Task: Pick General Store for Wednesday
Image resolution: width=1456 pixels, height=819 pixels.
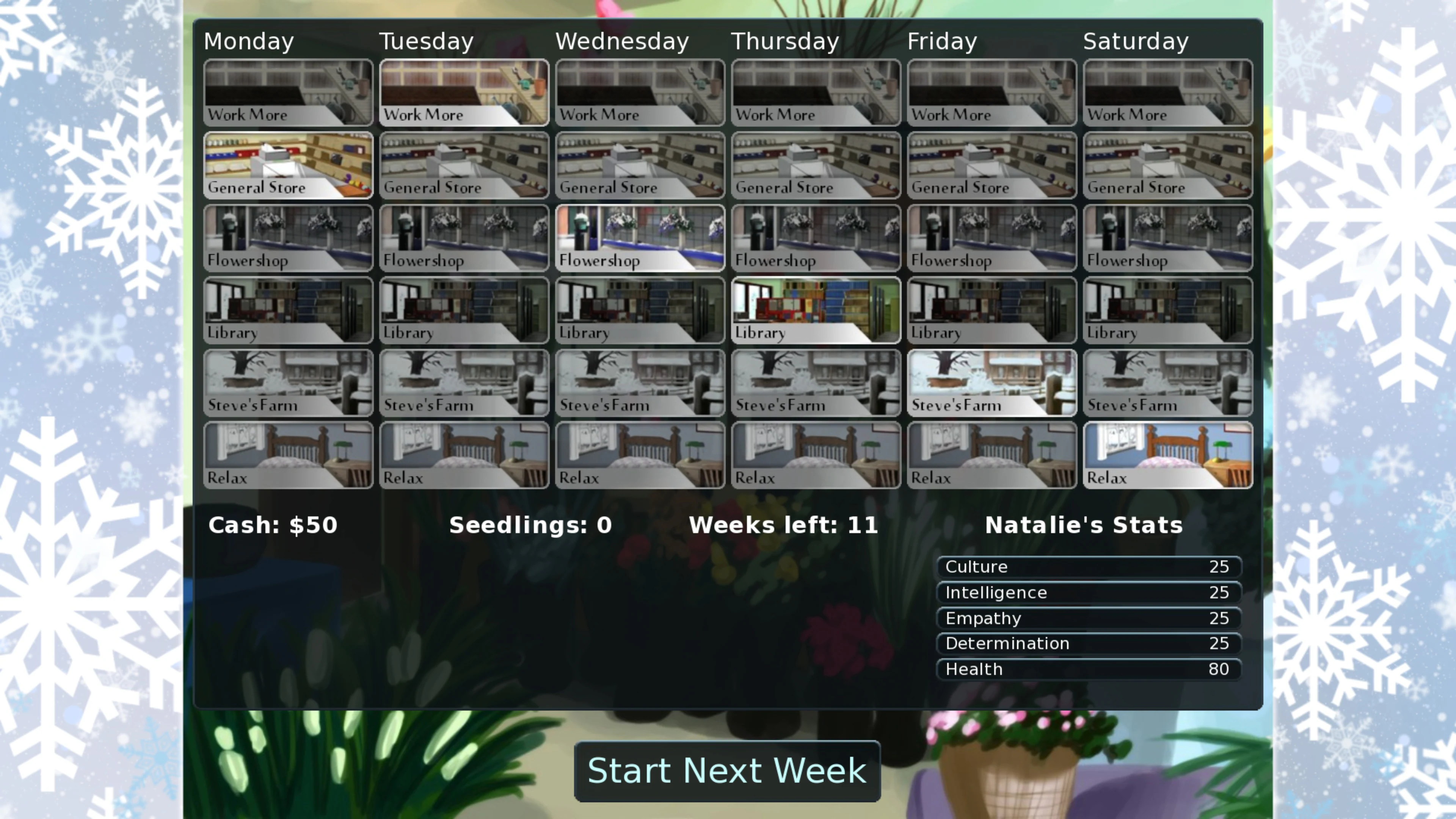Action: point(639,165)
